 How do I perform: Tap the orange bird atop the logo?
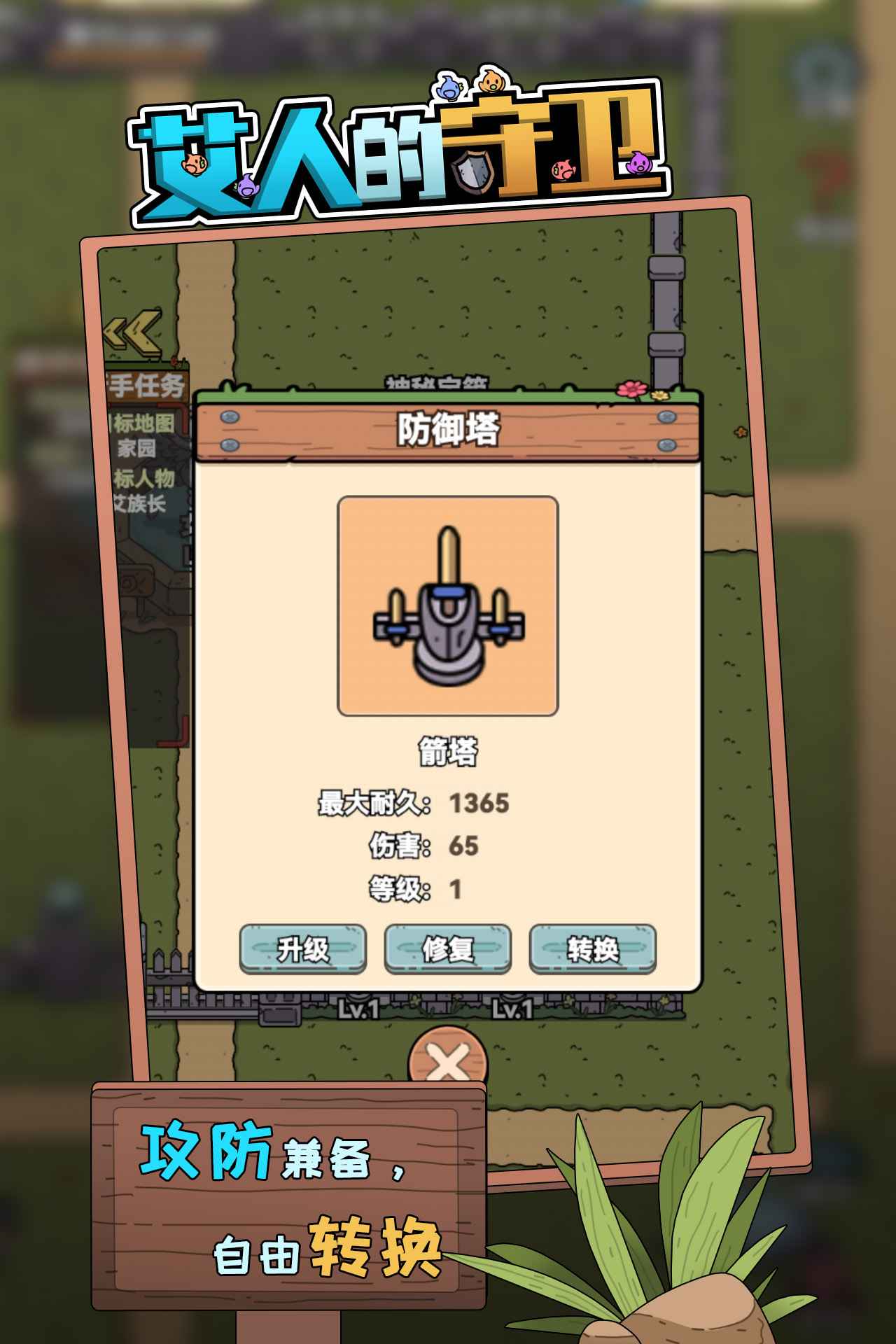coord(490,82)
